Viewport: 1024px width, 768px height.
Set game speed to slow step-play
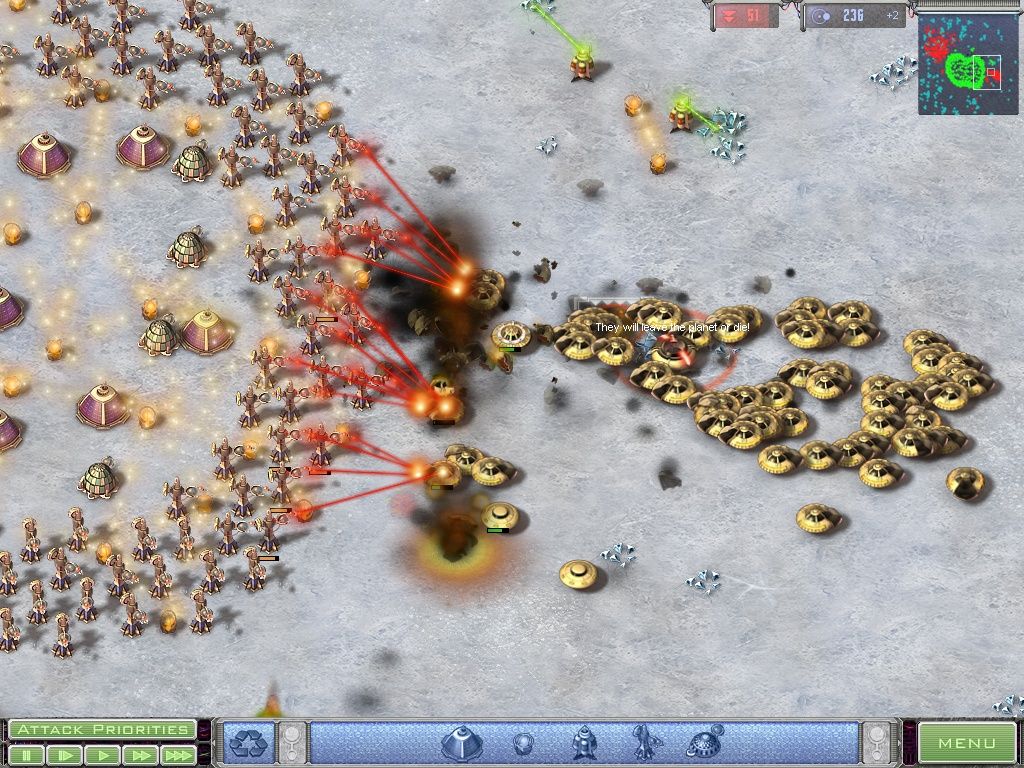pyautogui.click(x=65, y=755)
